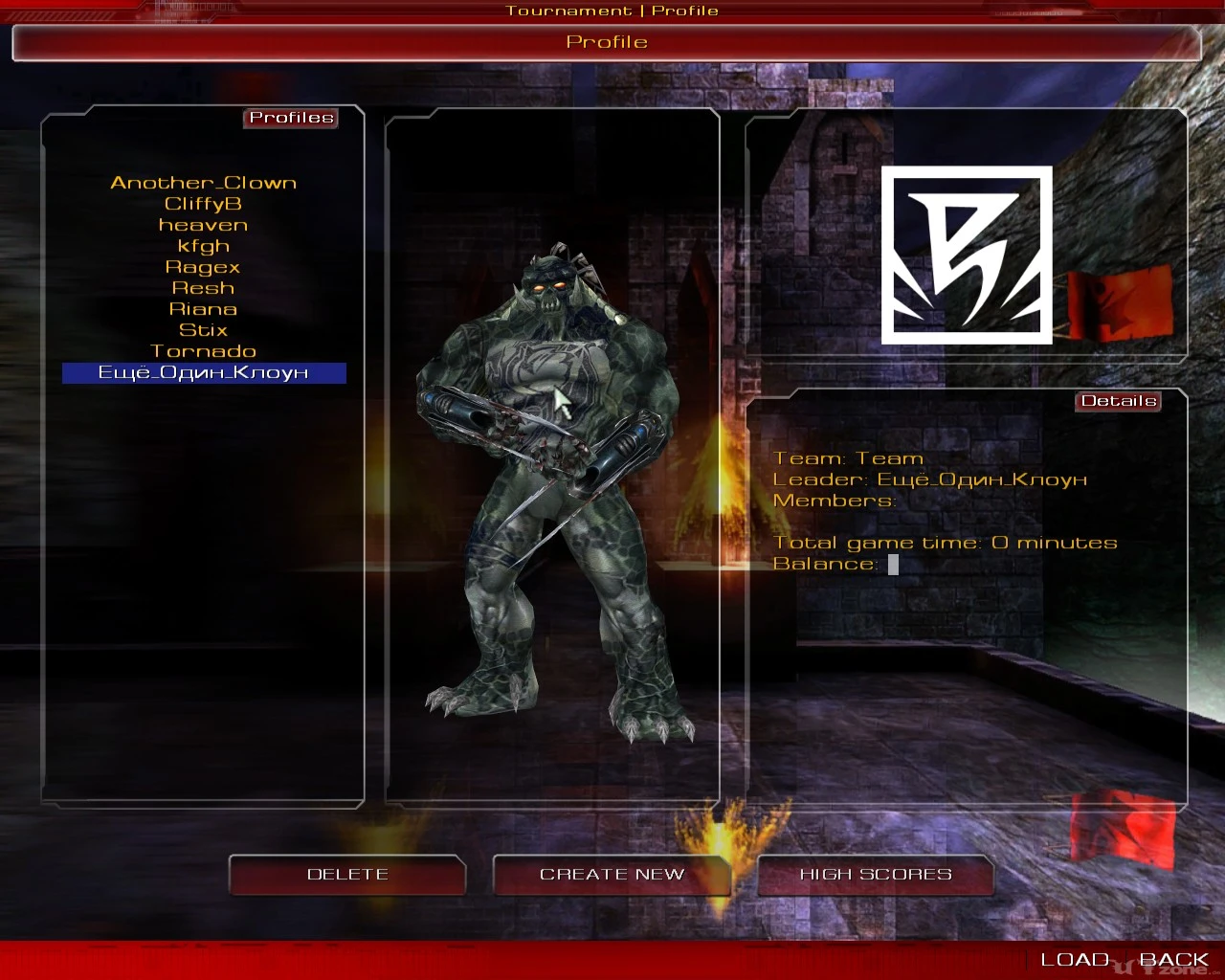Select the CliffyB profile

(x=204, y=203)
